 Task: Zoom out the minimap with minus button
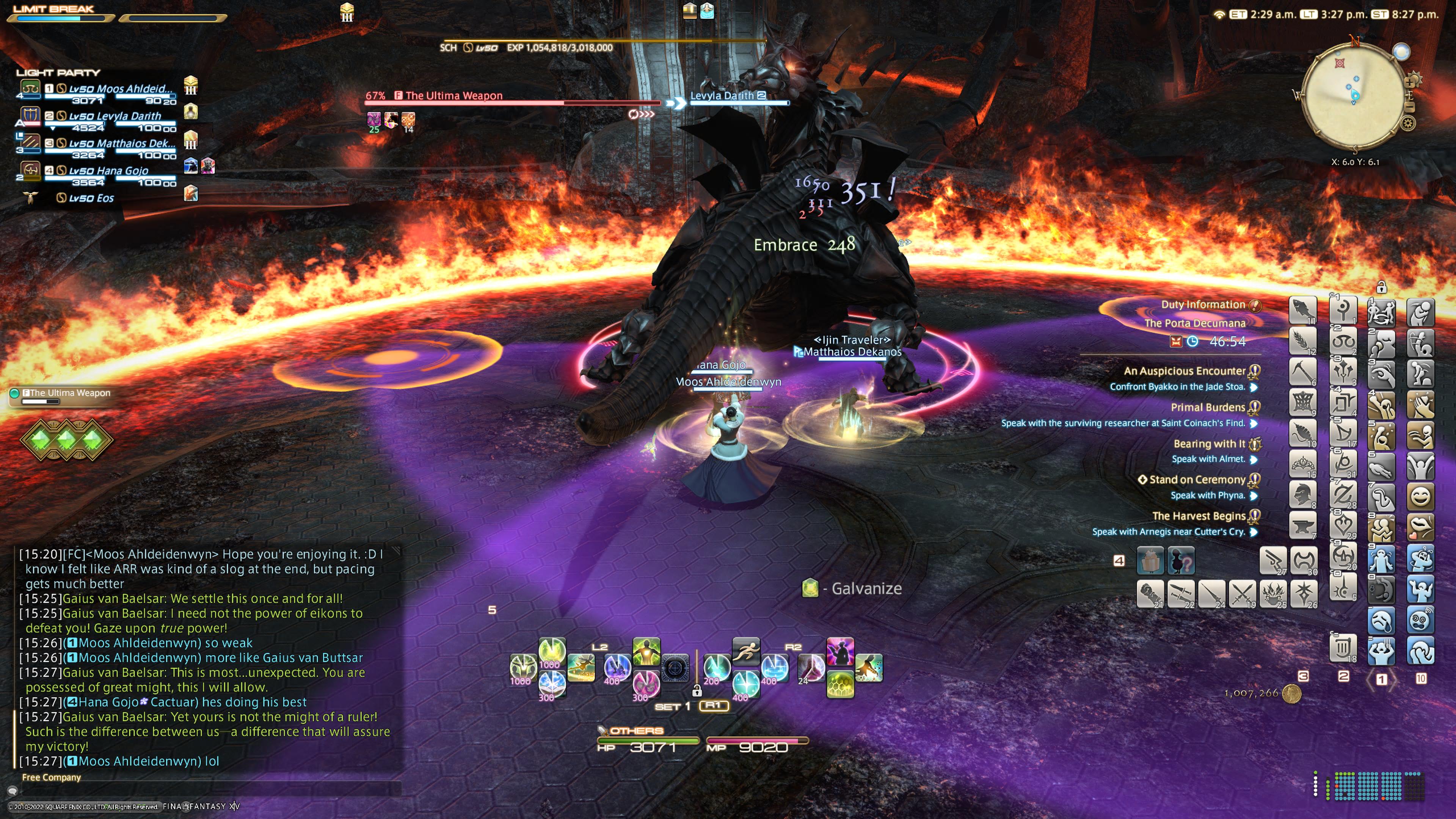coord(1410,106)
